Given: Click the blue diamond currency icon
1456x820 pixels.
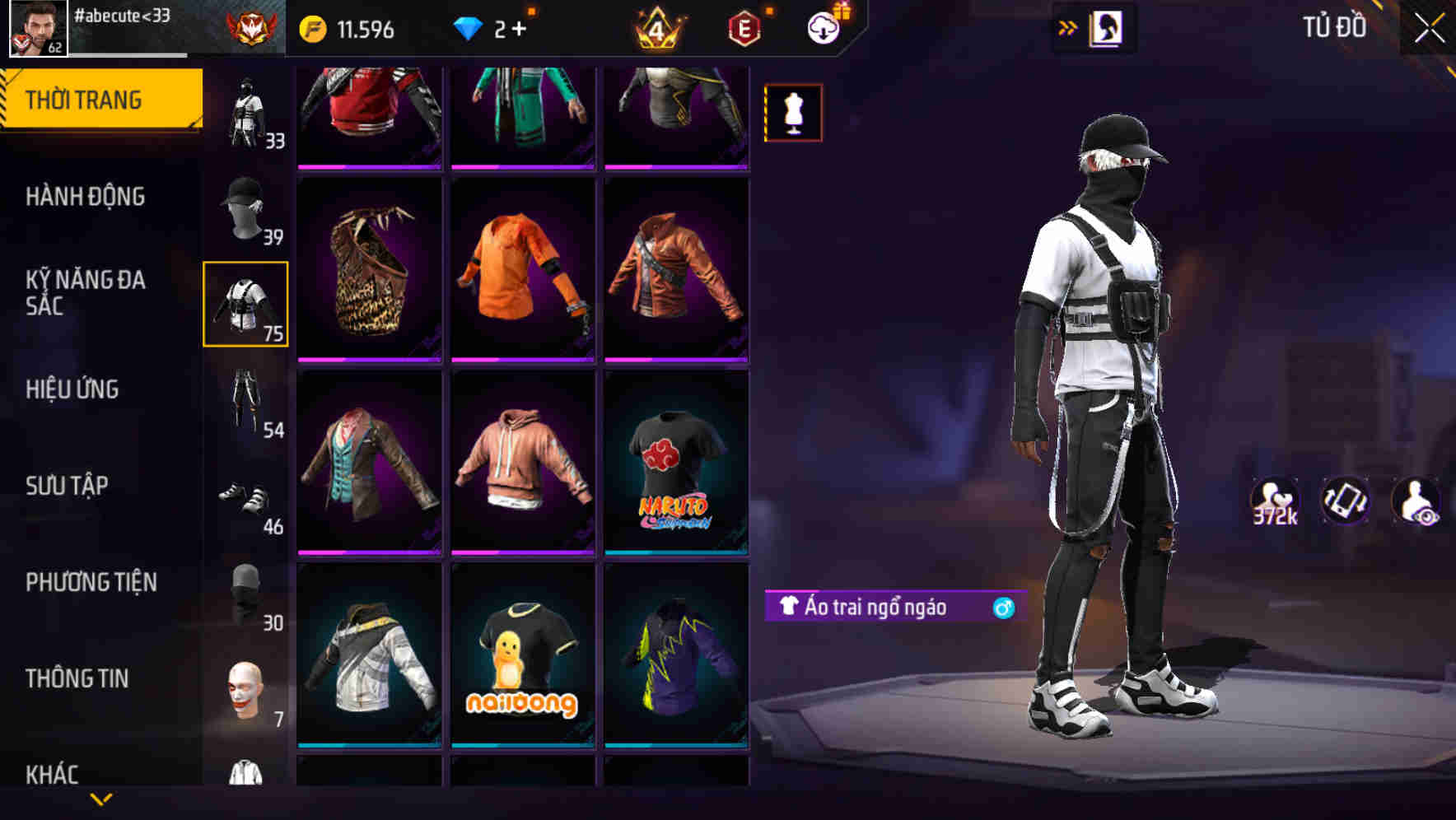Looking at the screenshot, I should pos(470,27).
